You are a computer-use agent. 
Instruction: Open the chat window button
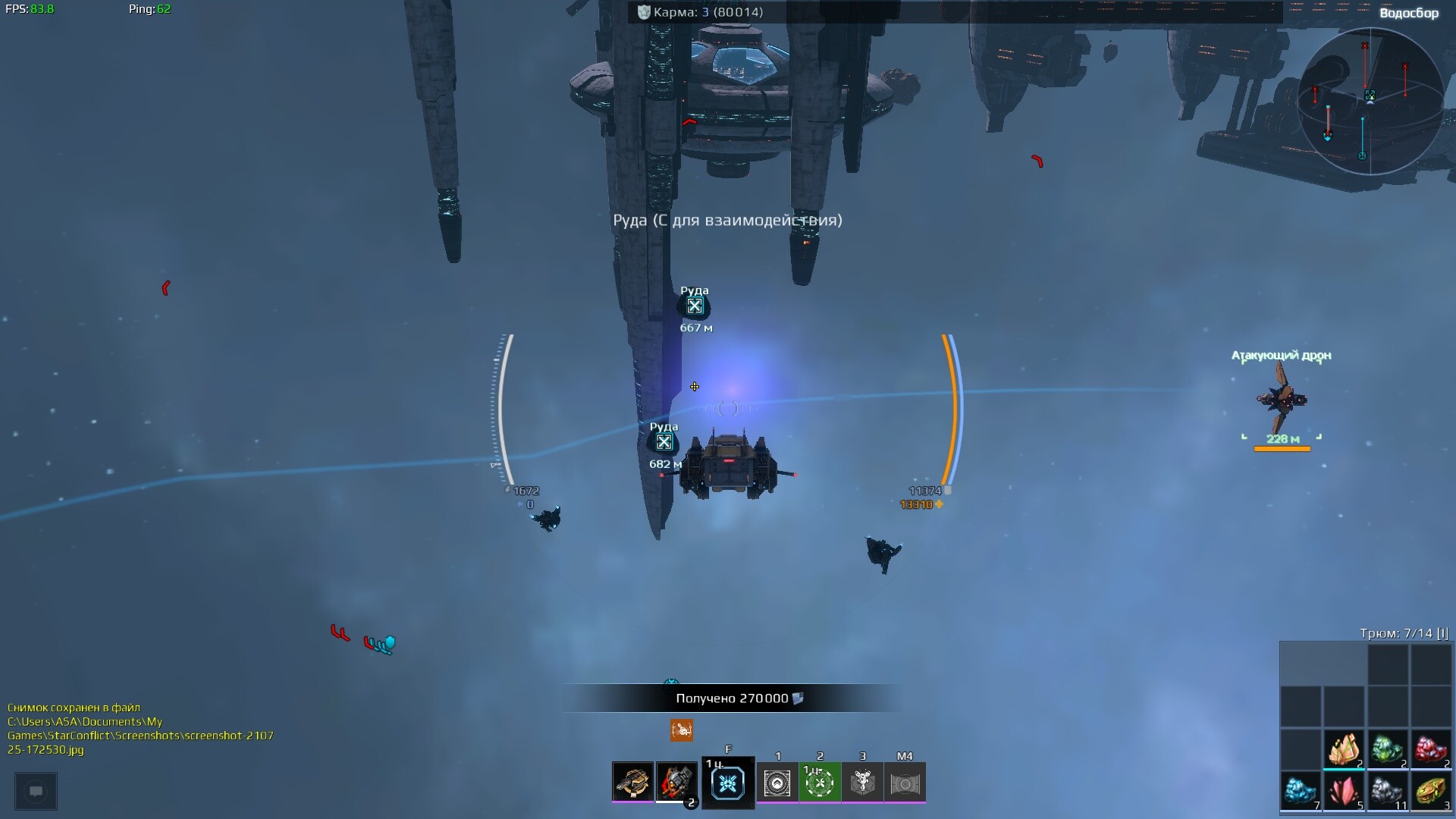[x=36, y=792]
